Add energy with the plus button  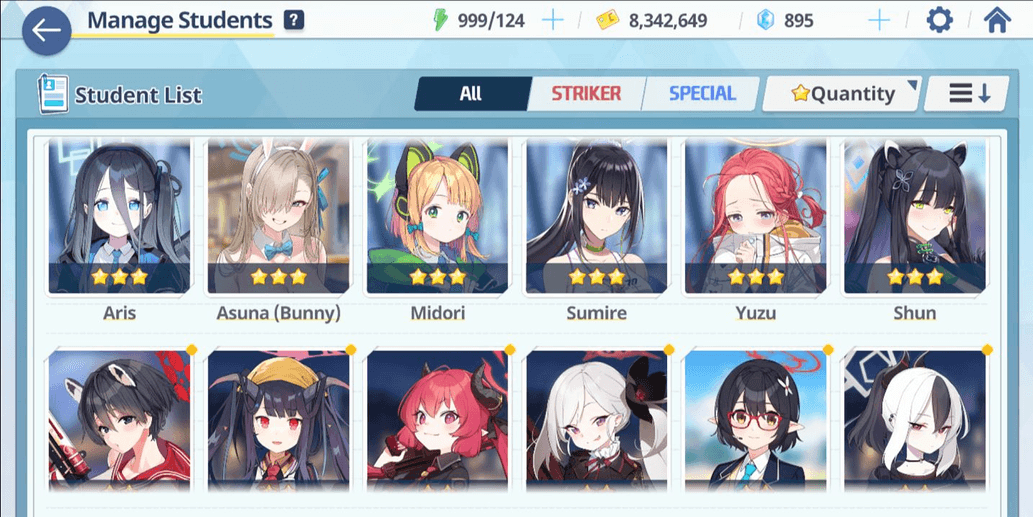point(552,21)
